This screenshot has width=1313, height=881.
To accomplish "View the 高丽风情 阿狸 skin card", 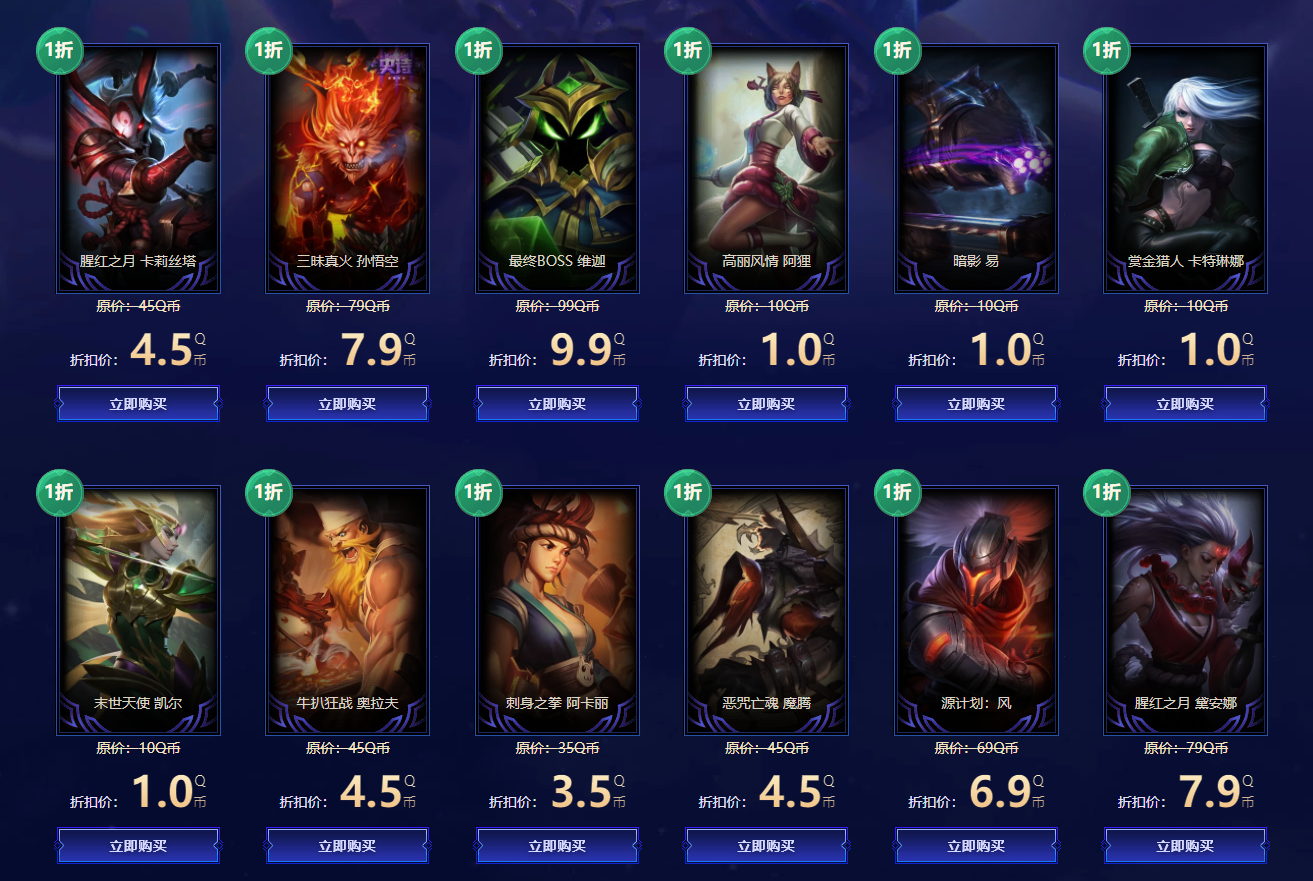I will 766,160.
